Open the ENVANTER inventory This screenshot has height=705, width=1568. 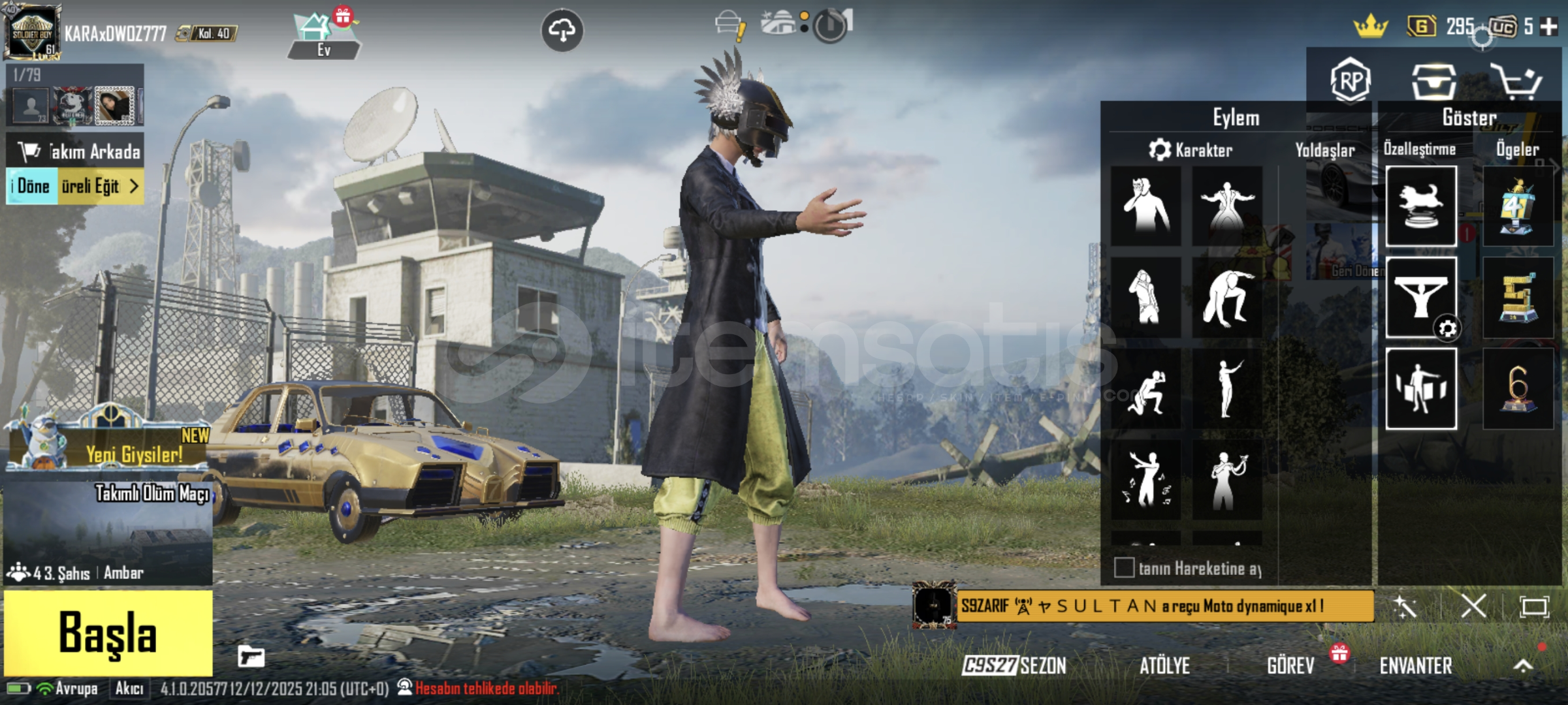[x=1415, y=666]
